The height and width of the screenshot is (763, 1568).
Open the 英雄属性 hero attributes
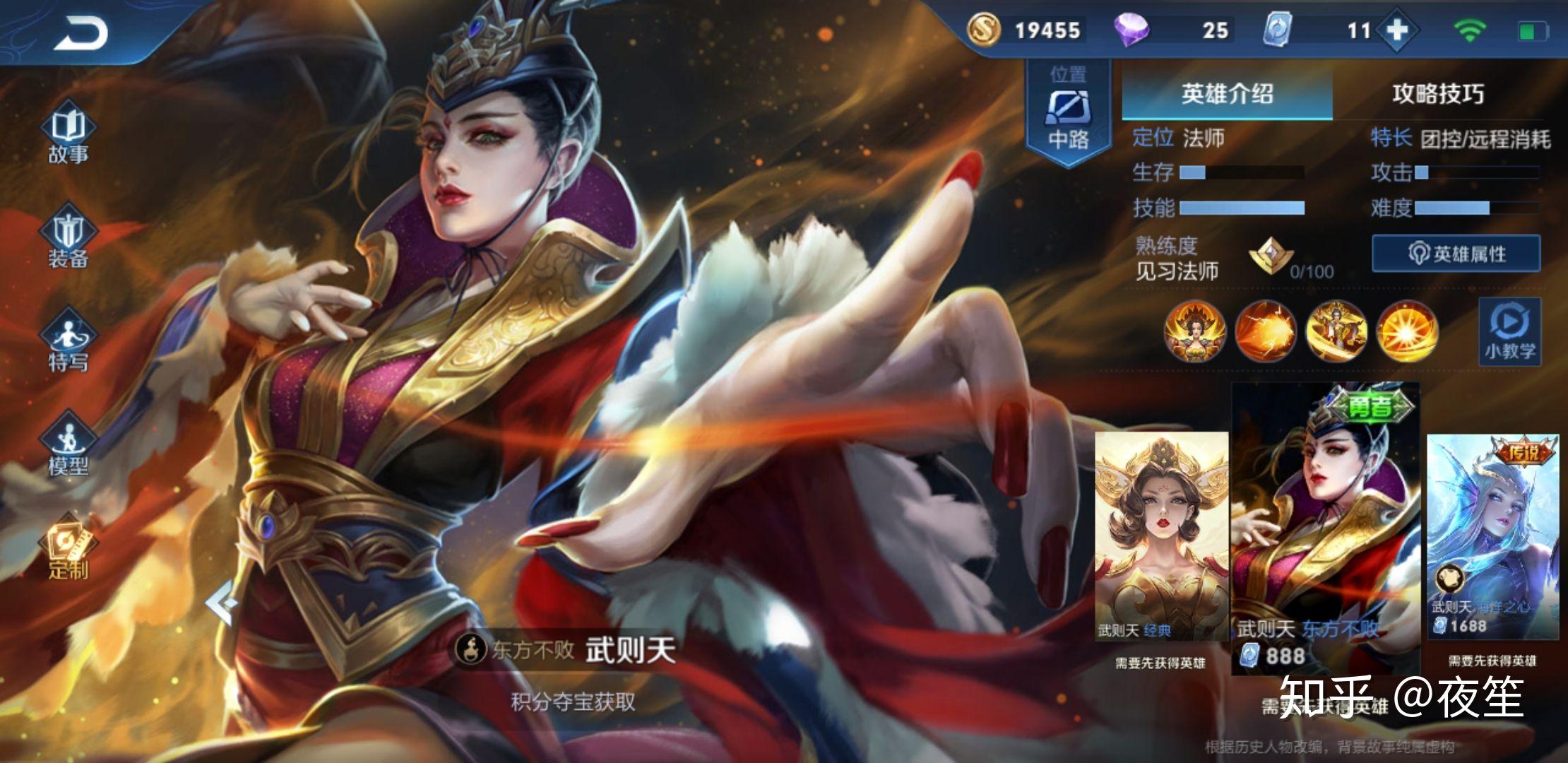click(1456, 254)
